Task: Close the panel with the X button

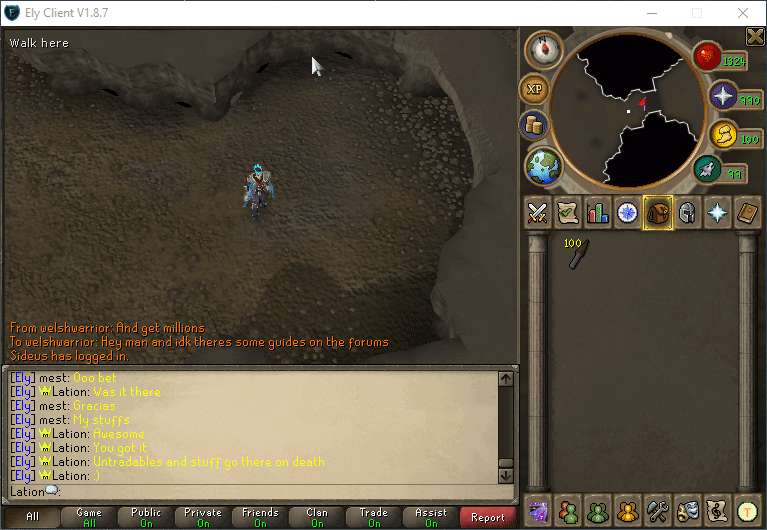Action: (755, 37)
